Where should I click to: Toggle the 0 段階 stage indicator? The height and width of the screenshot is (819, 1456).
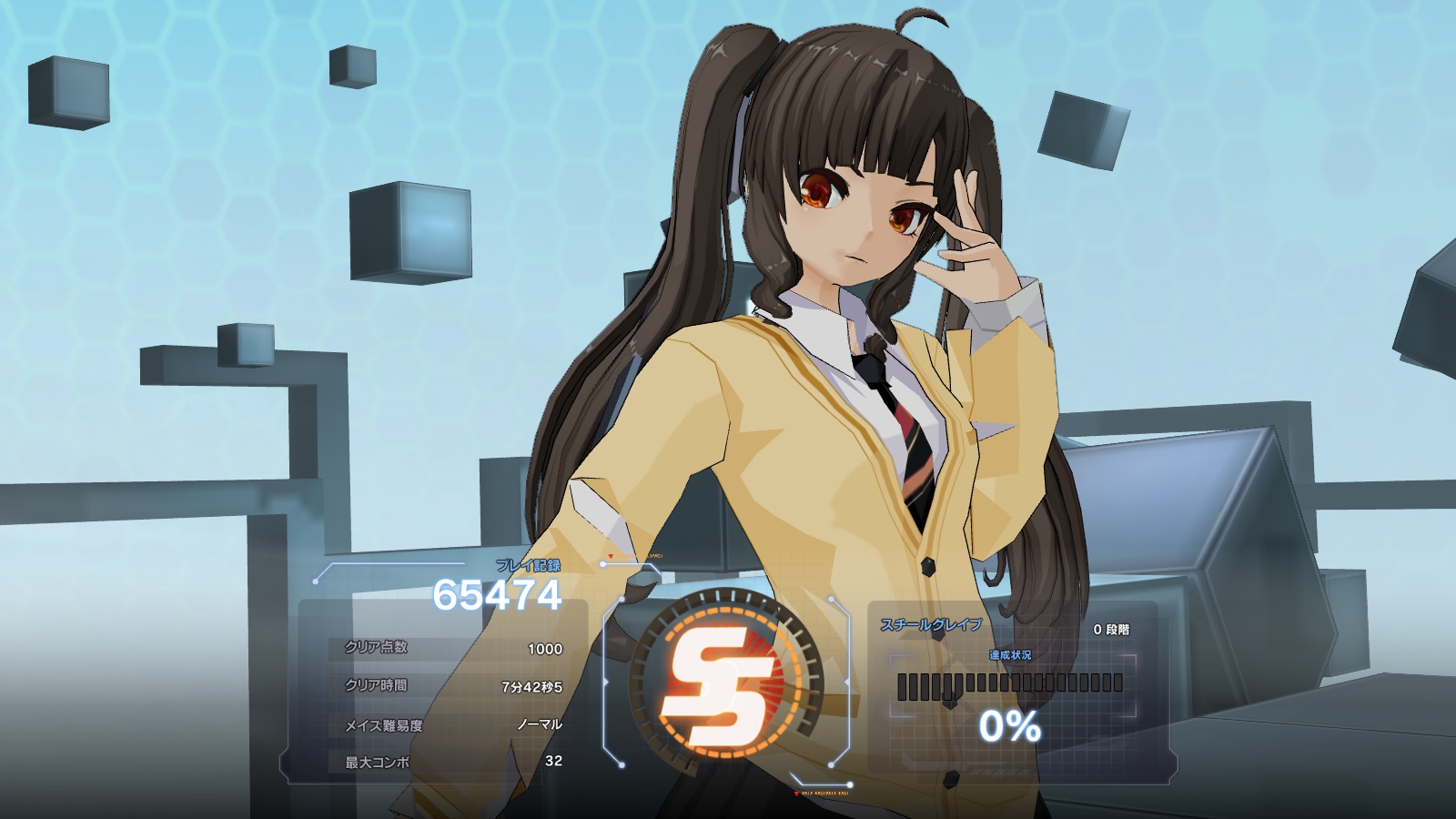1112,630
